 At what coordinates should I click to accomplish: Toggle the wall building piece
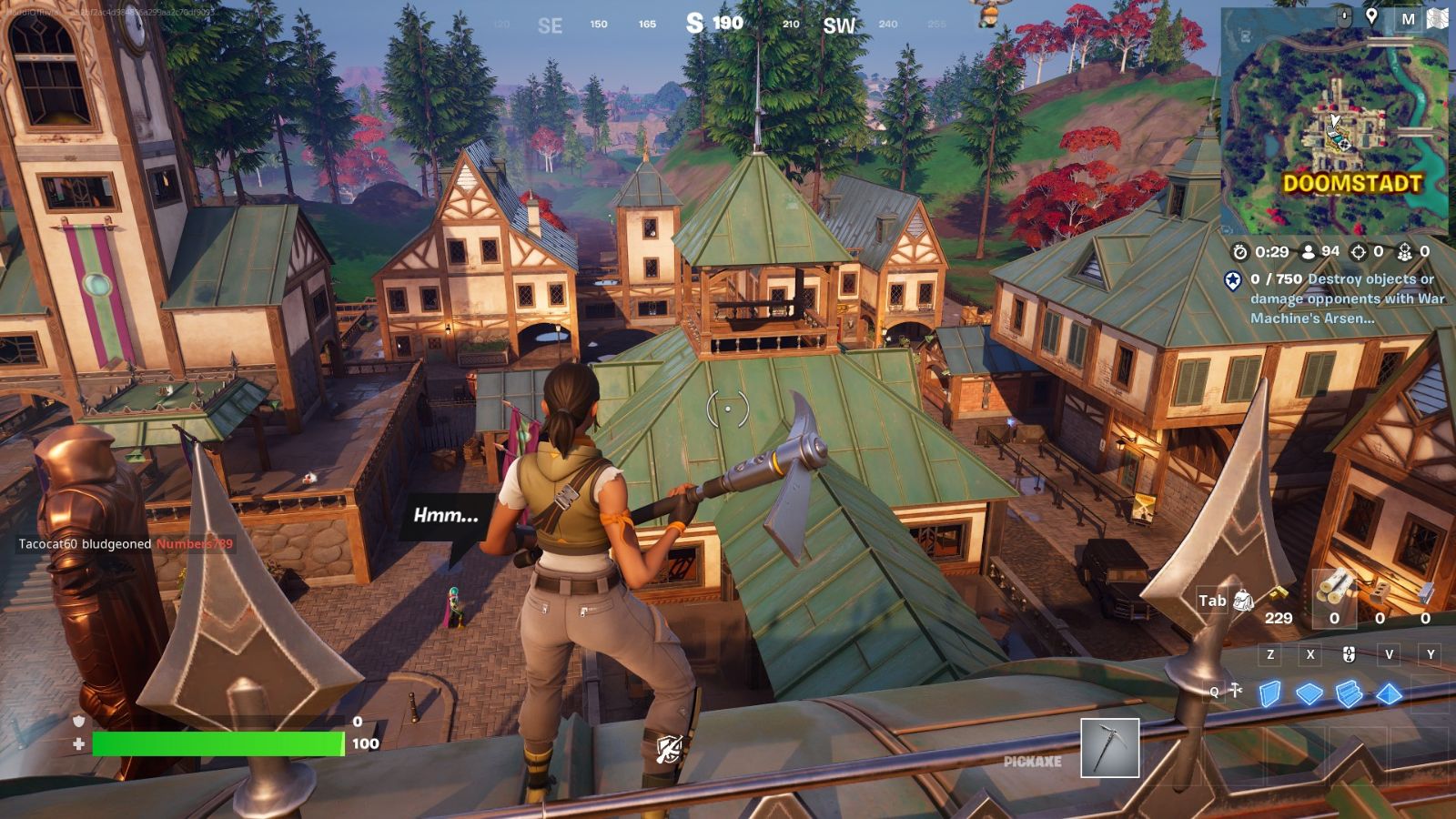click(x=1269, y=694)
